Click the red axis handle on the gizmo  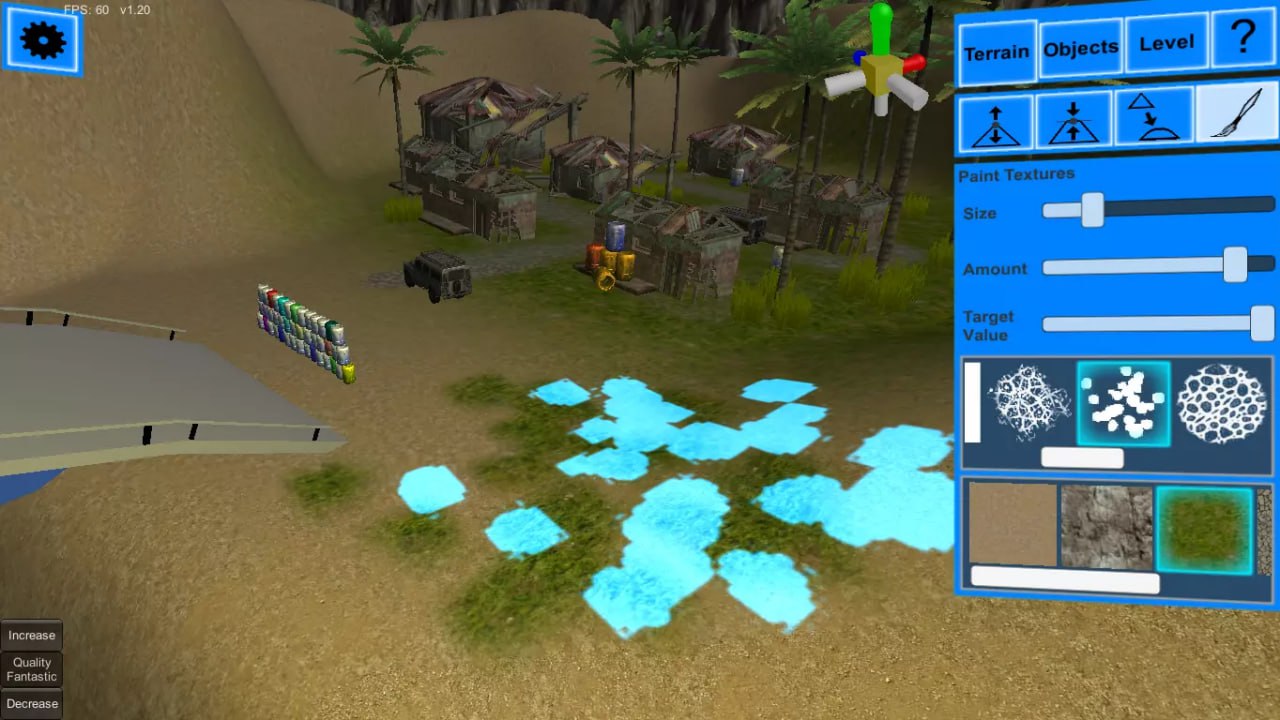[917, 62]
